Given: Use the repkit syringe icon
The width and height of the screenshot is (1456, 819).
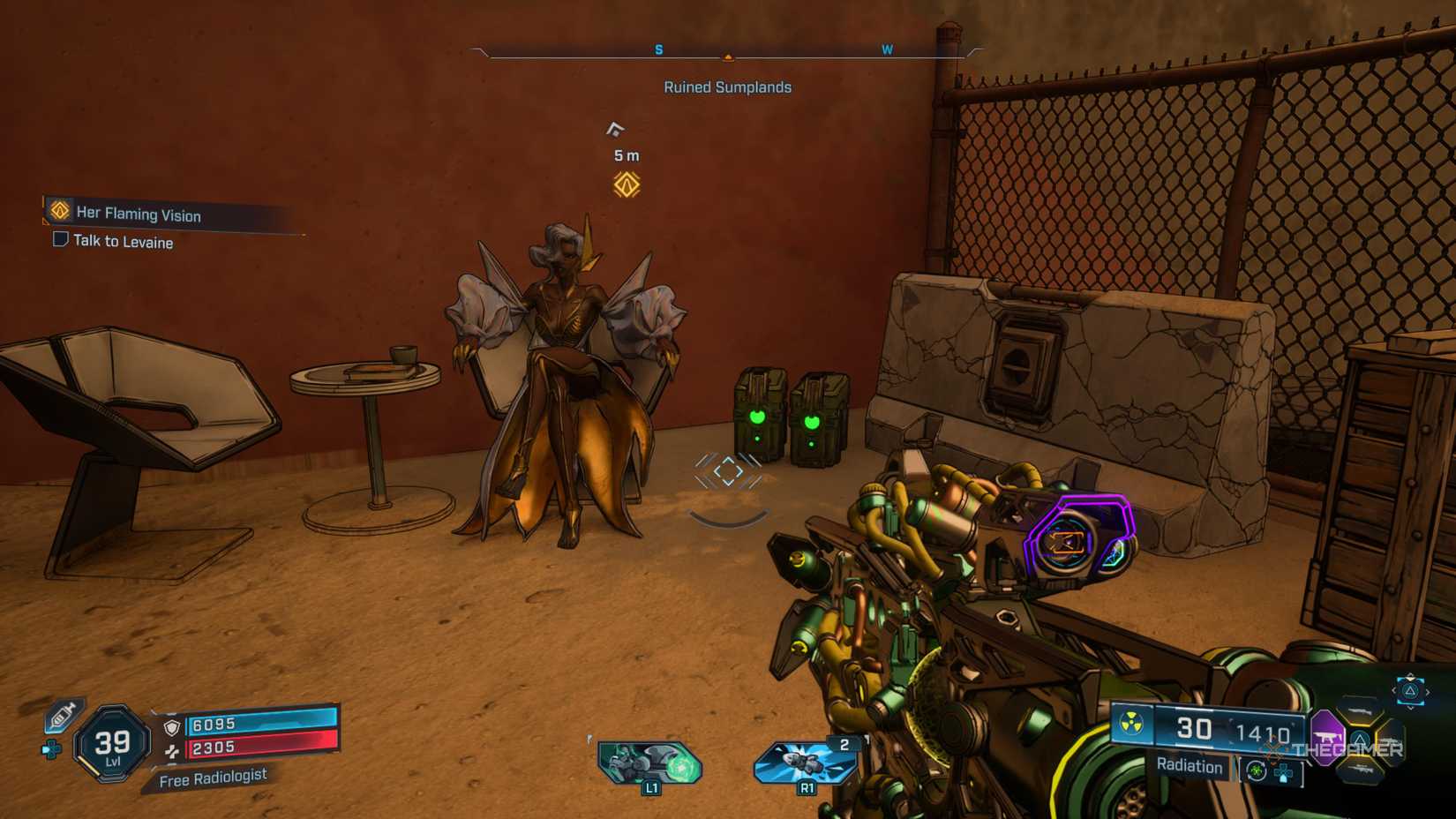Looking at the screenshot, I should click(x=63, y=716).
